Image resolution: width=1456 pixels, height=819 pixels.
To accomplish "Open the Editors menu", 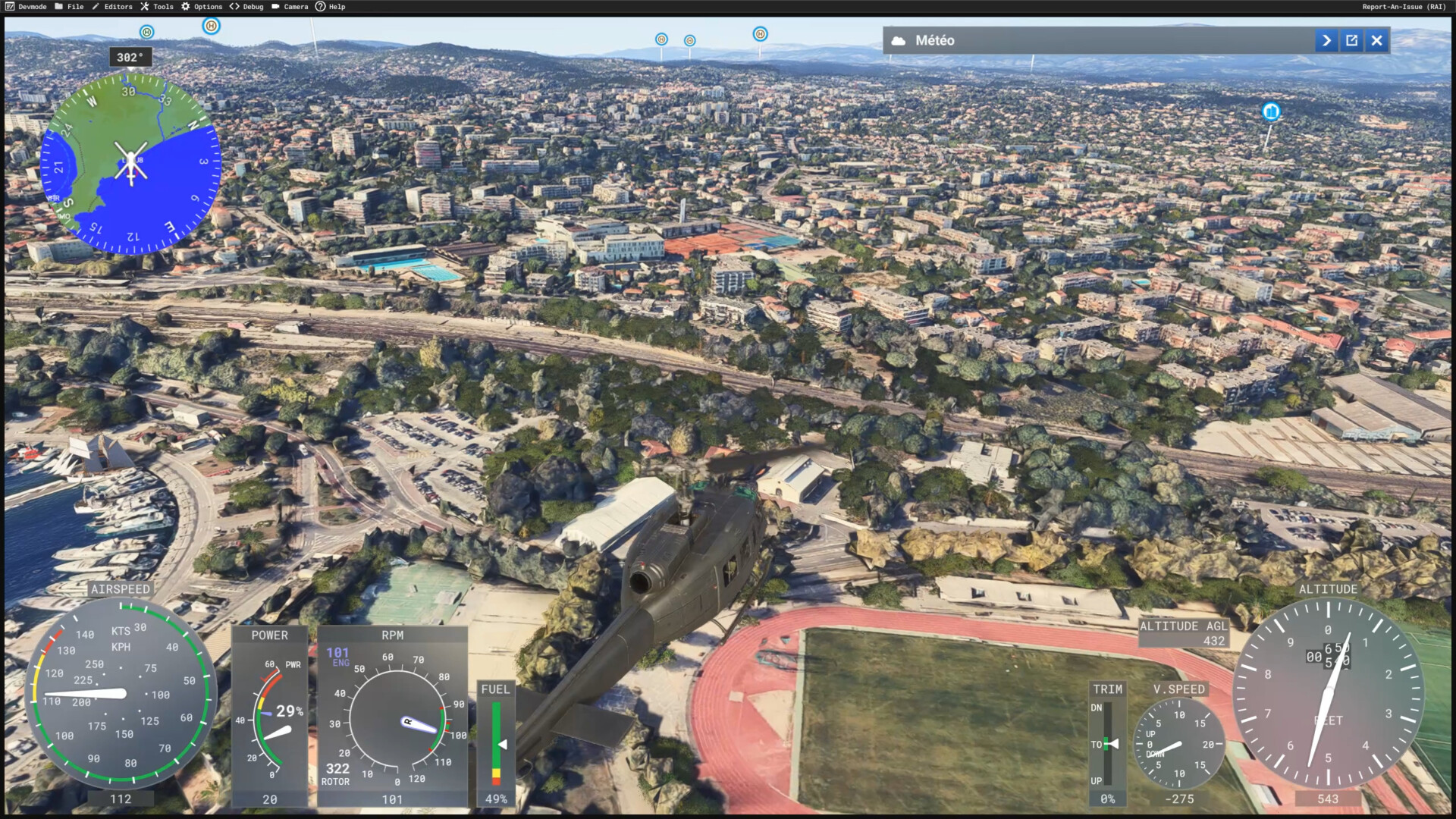I will tap(112, 7).
